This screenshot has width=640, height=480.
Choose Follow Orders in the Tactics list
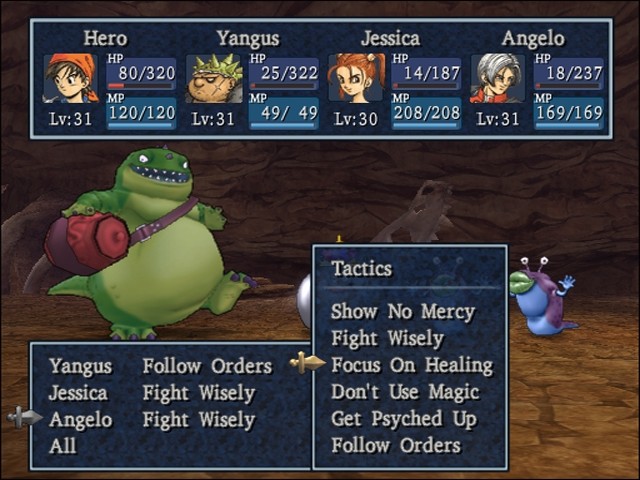[x=396, y=446]
